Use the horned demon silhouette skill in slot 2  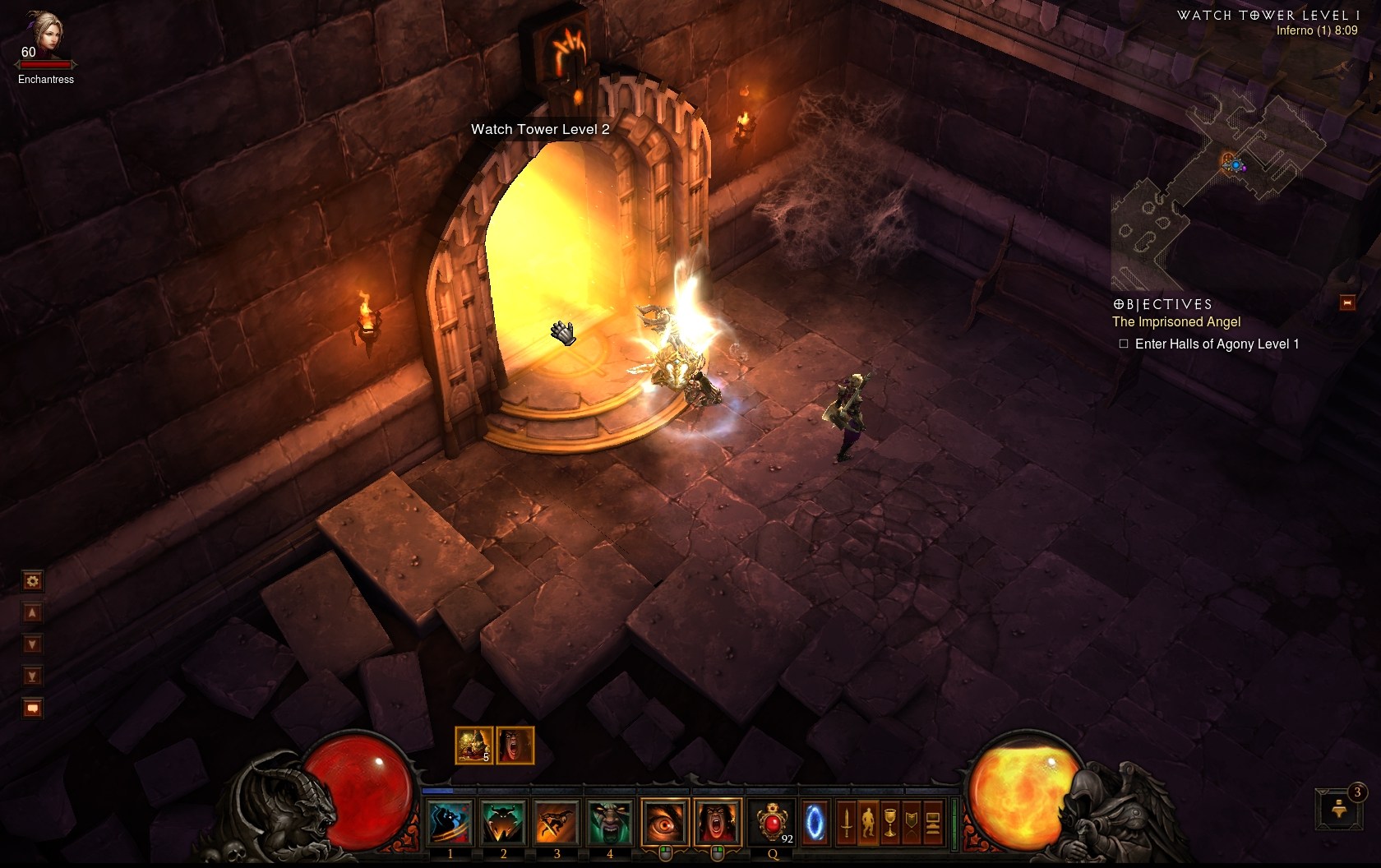point(503,822)
